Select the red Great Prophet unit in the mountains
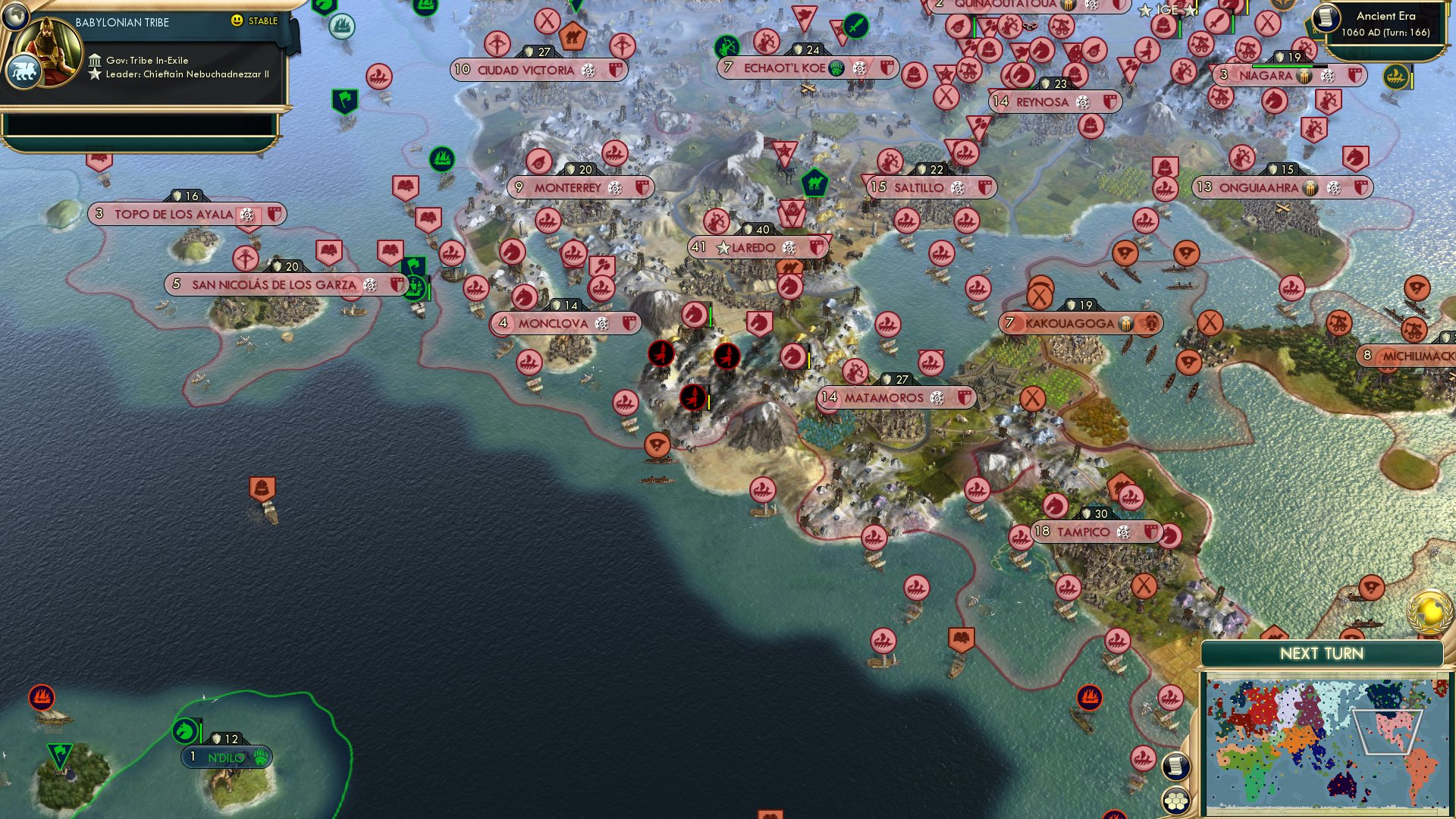Image resolution: width=1456 pixels, height=819 pixels. tap(661, 353)
